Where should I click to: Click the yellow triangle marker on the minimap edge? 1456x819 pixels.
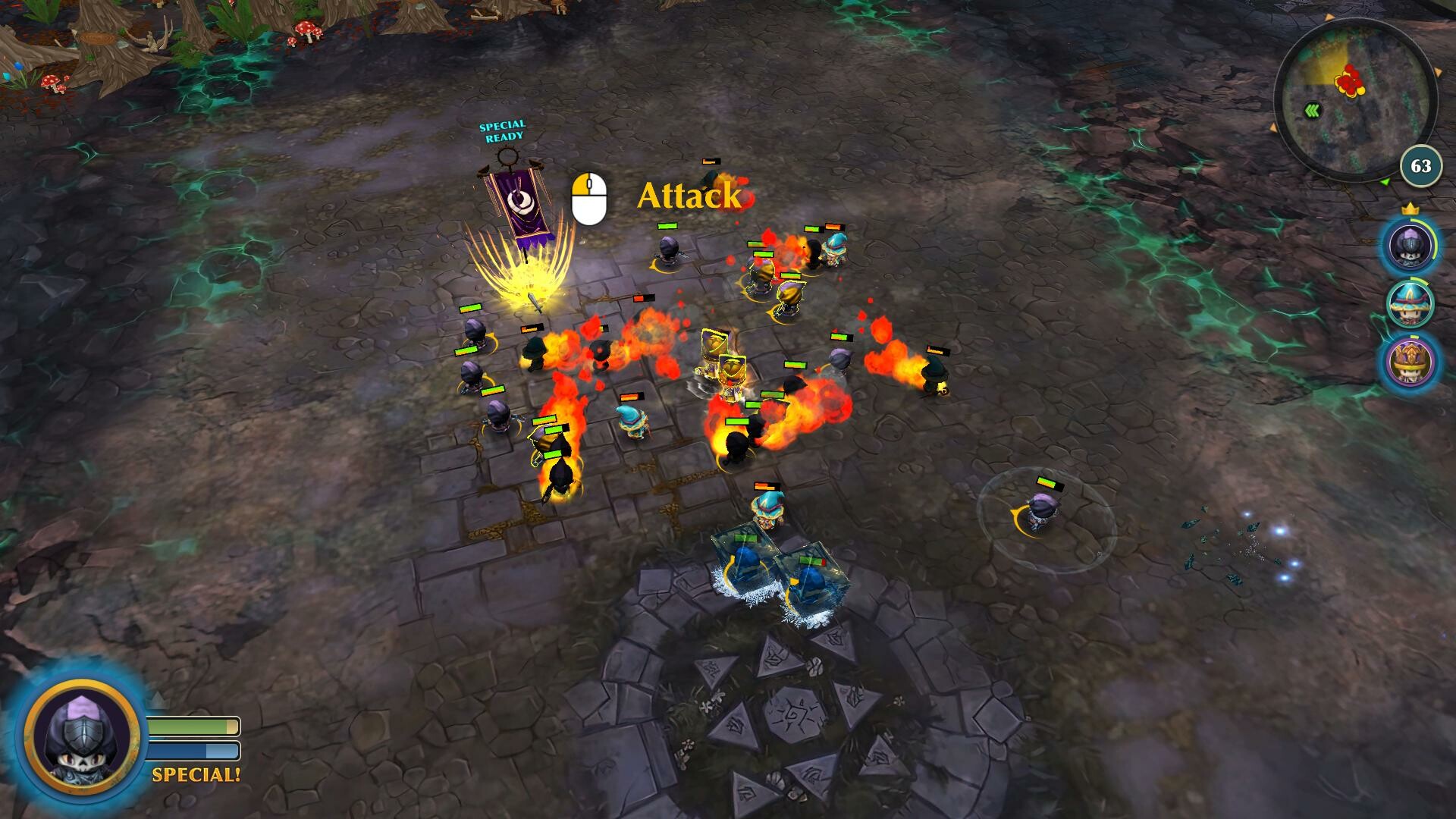[x=1329, y=17]
